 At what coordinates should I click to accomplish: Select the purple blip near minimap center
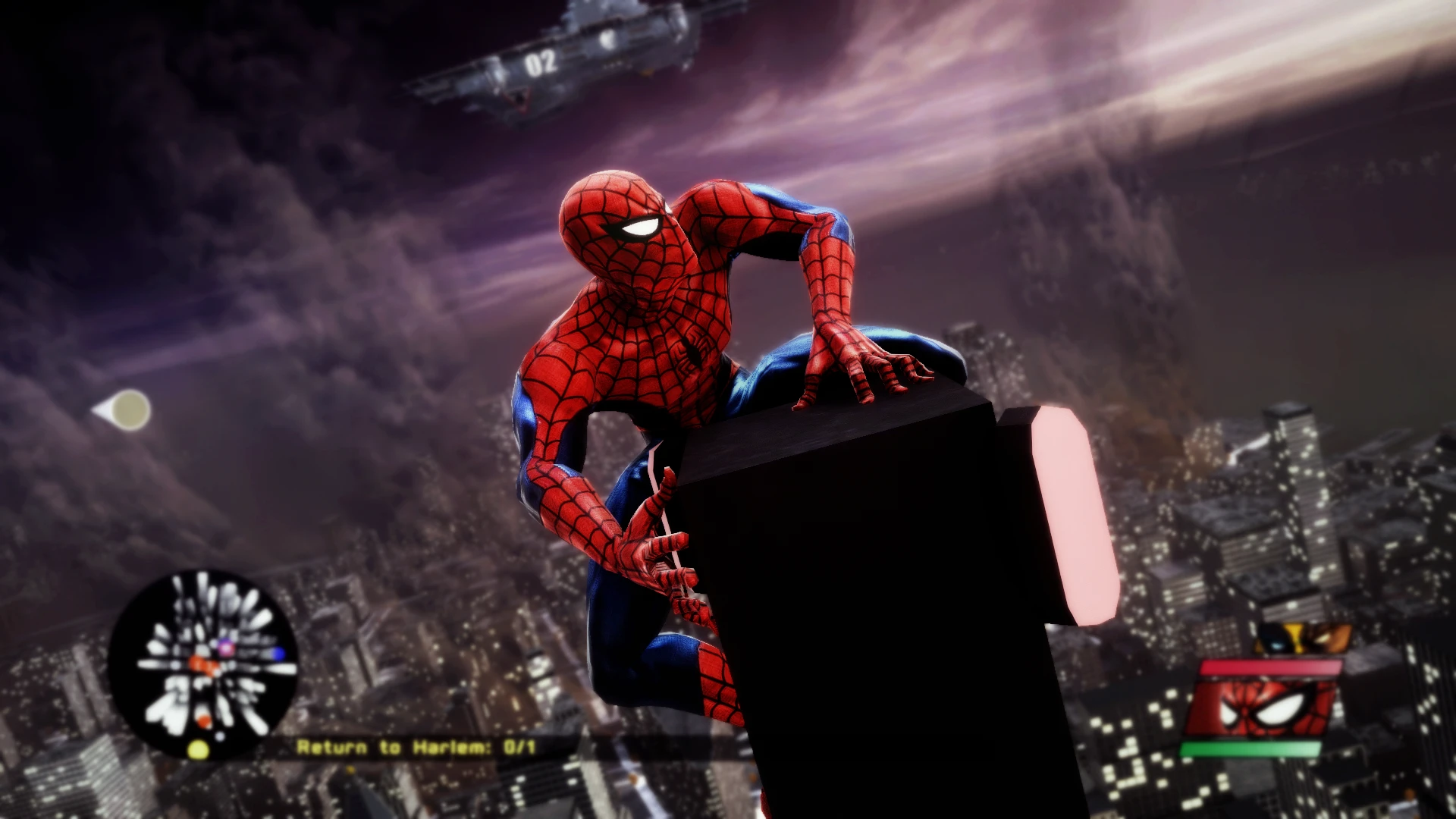[x=226, y=648]
